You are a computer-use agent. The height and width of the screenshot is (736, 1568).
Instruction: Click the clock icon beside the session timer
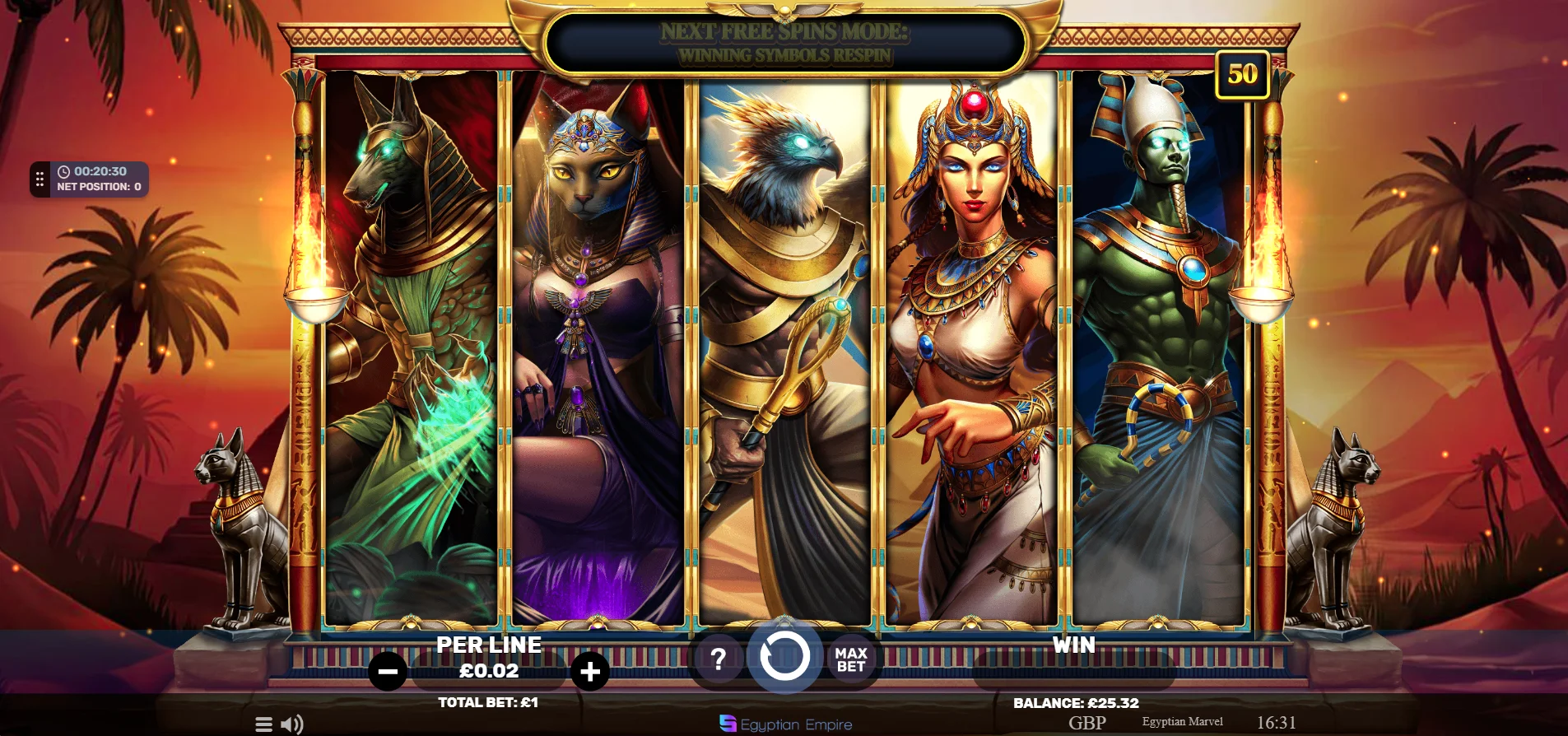(x=65, y=172)
